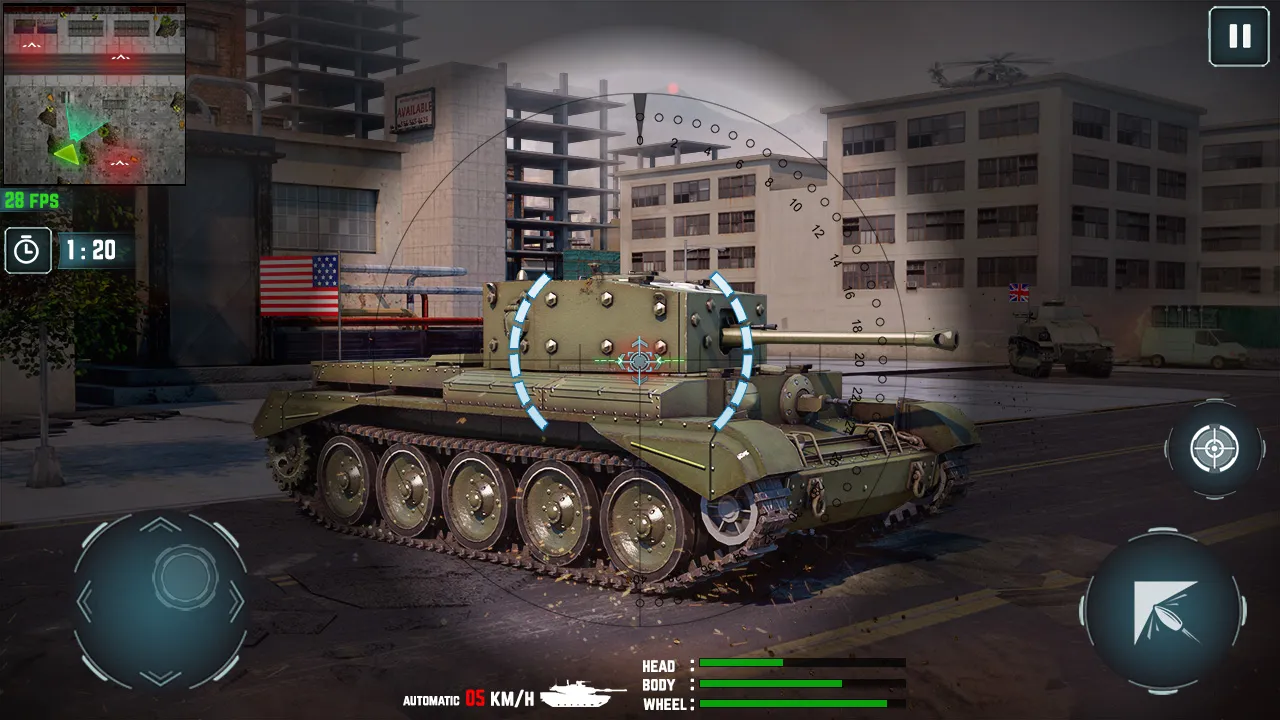Click the 1:20 countdown timer display
This screenshot has width=1280, height=720.
click(x=90, y=250)
